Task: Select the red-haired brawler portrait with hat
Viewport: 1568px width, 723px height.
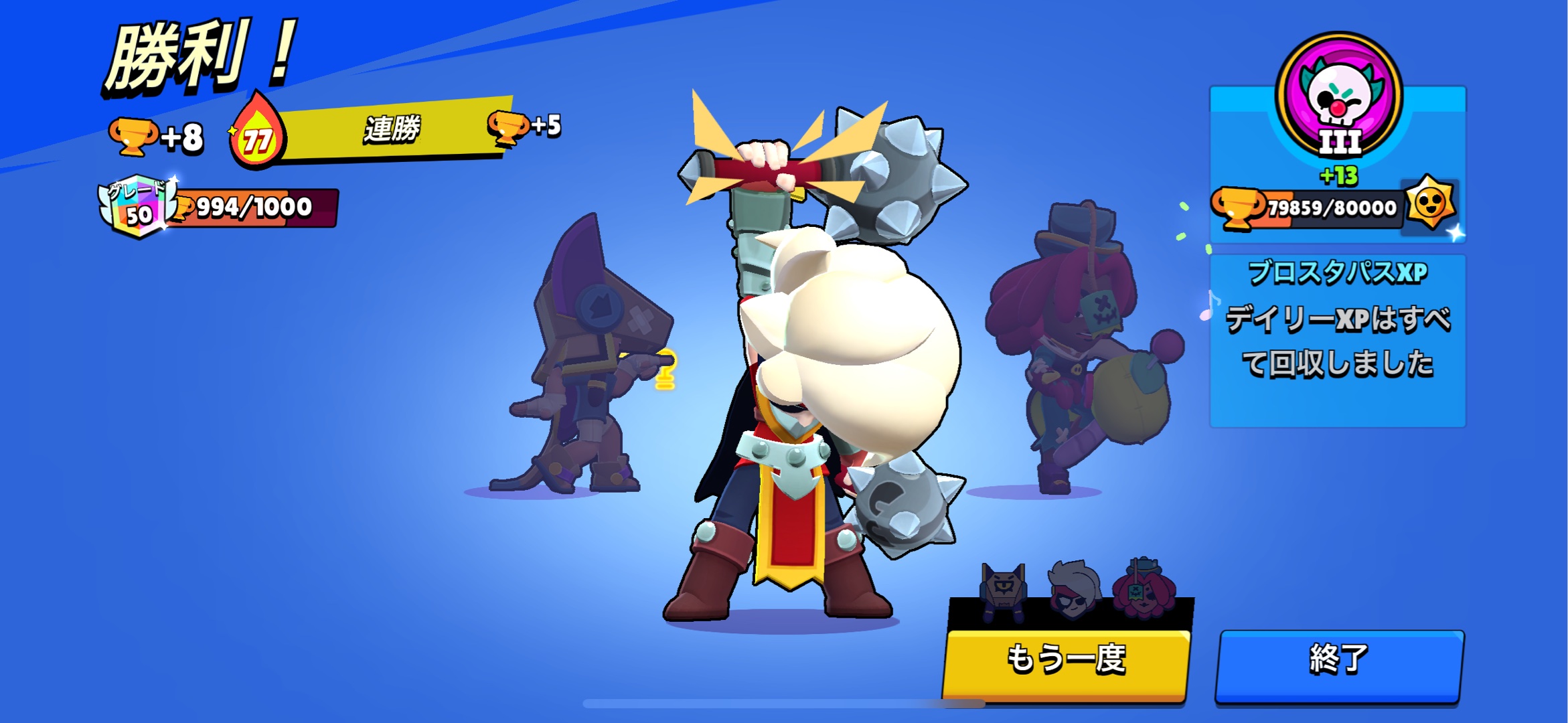Action: pos(1144,589)
